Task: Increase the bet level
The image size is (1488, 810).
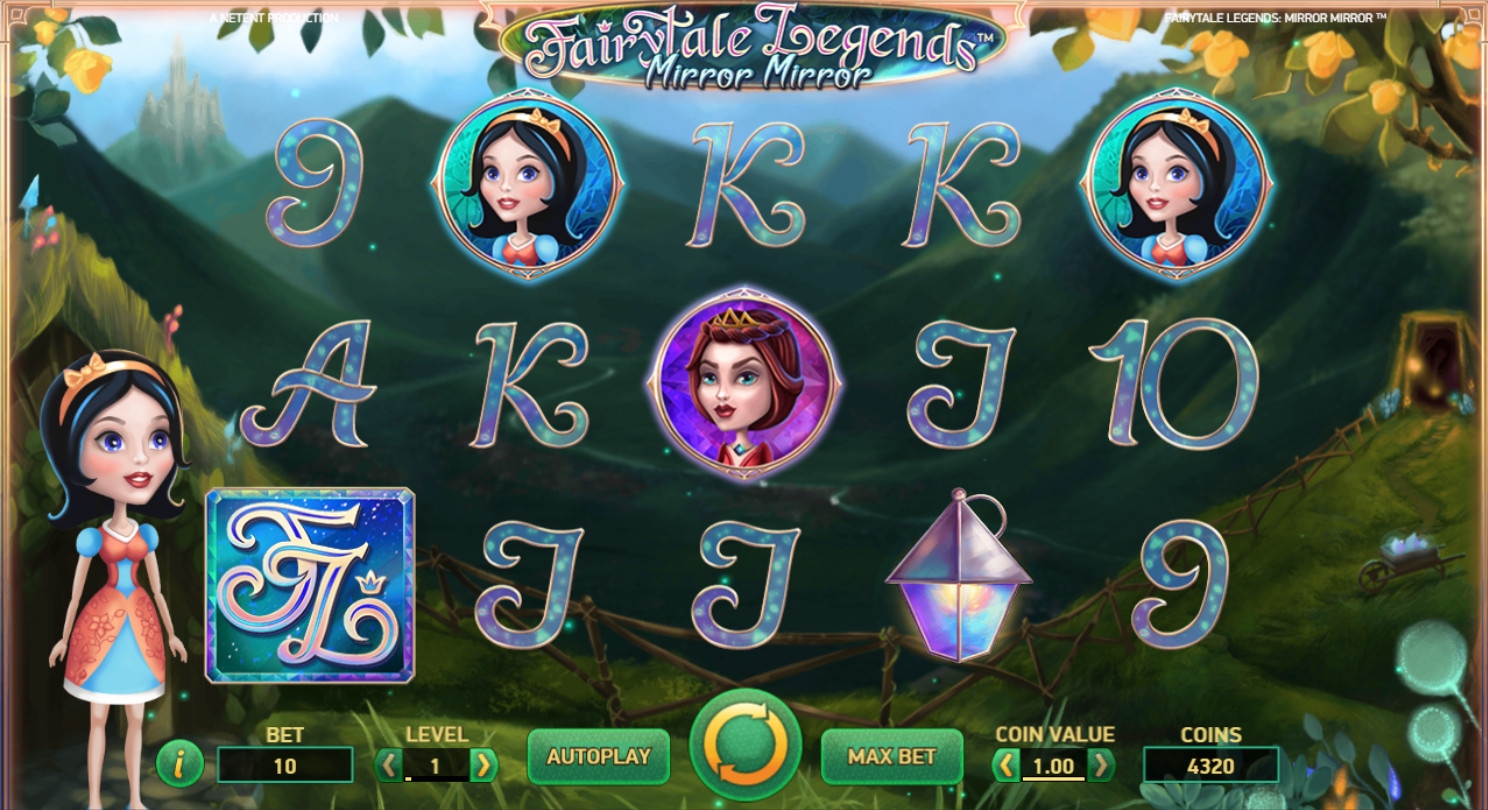Action: pos(484,766)
